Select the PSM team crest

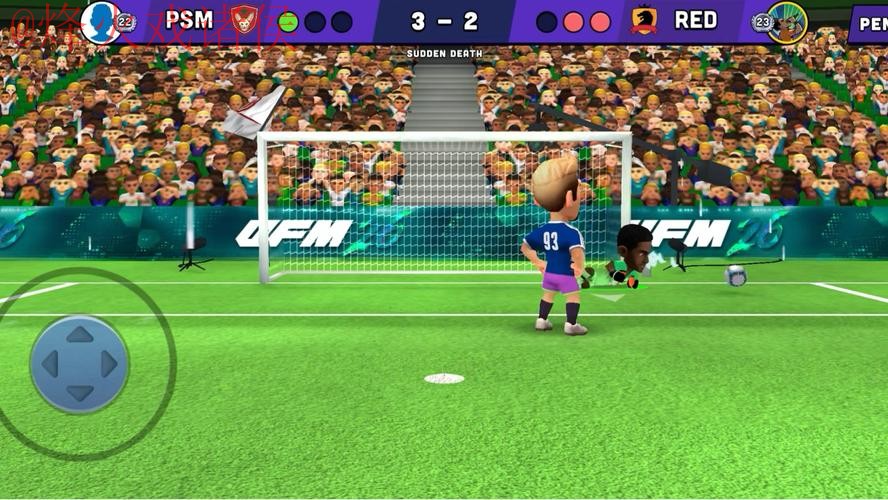[244, 20]
